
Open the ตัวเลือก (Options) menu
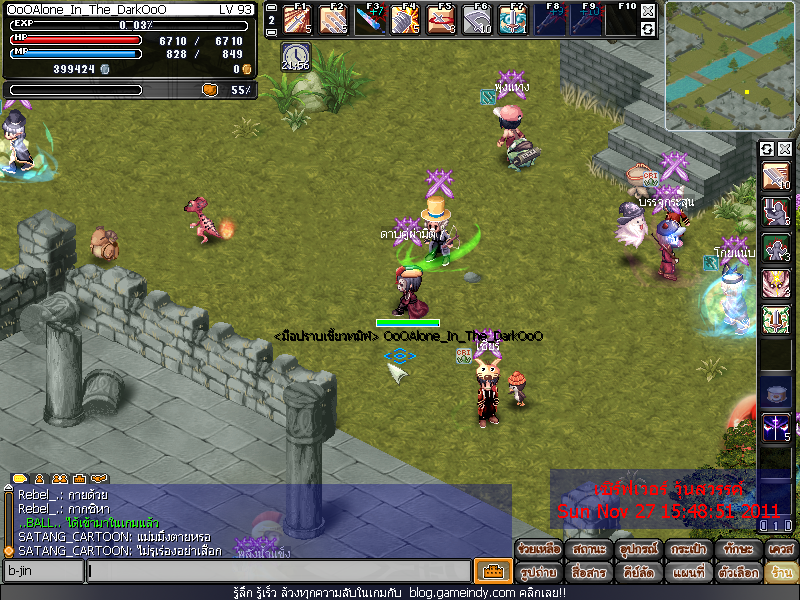coord(736,573)
